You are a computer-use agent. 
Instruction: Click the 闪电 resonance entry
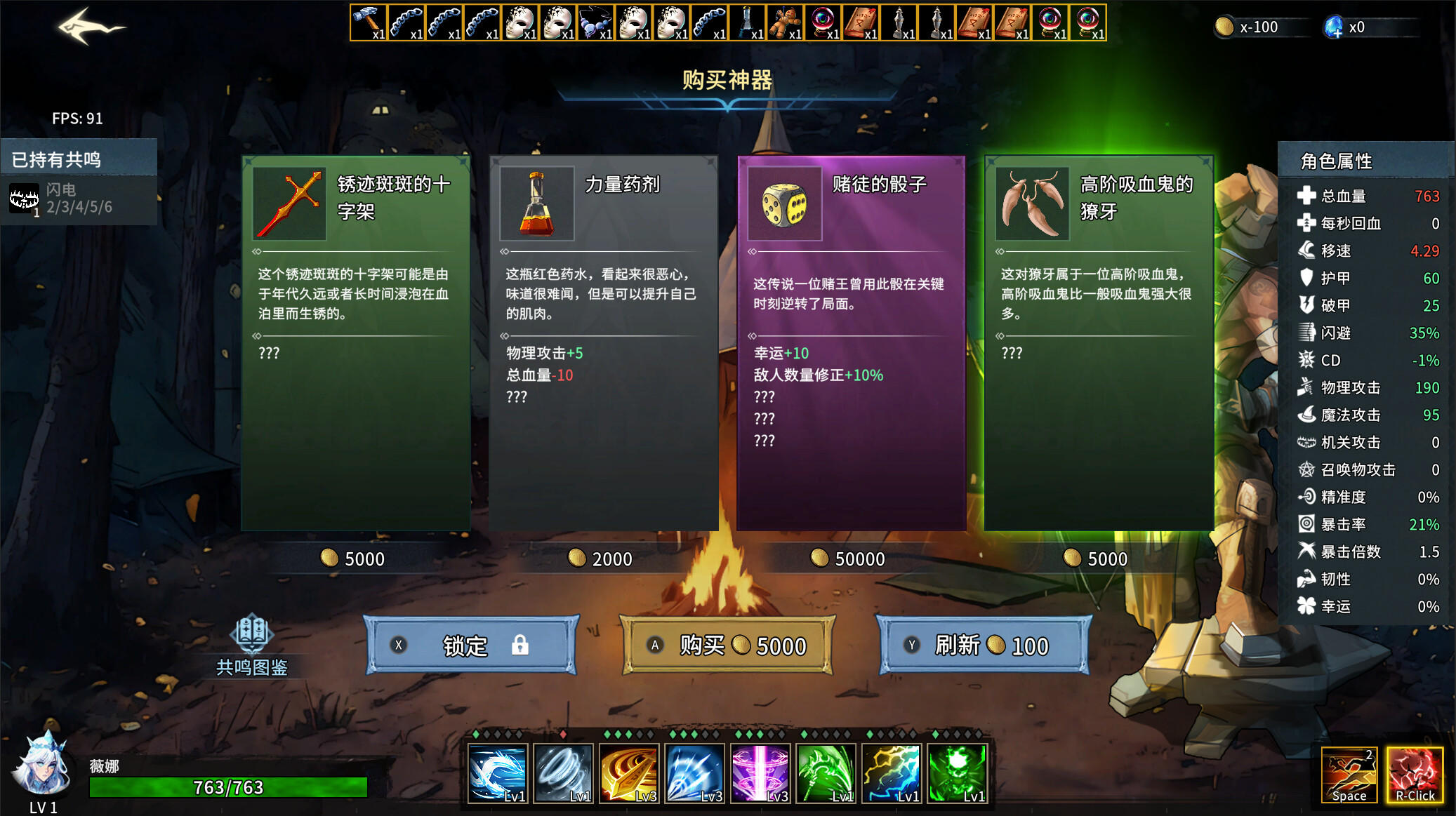pyautogui.click(x=79, y=199)
